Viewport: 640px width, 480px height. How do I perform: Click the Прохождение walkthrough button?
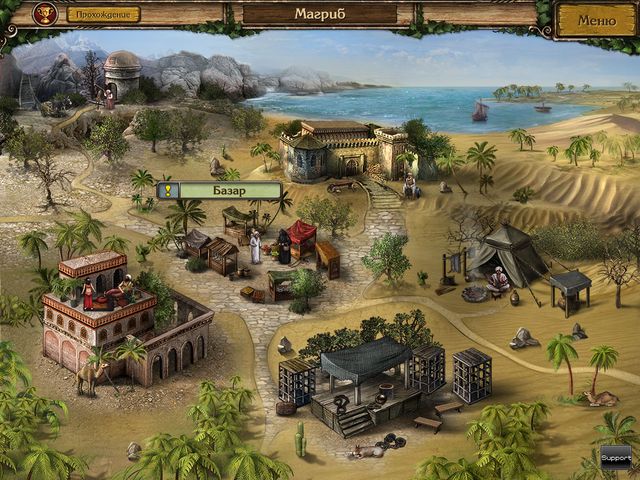click(104, 15)
